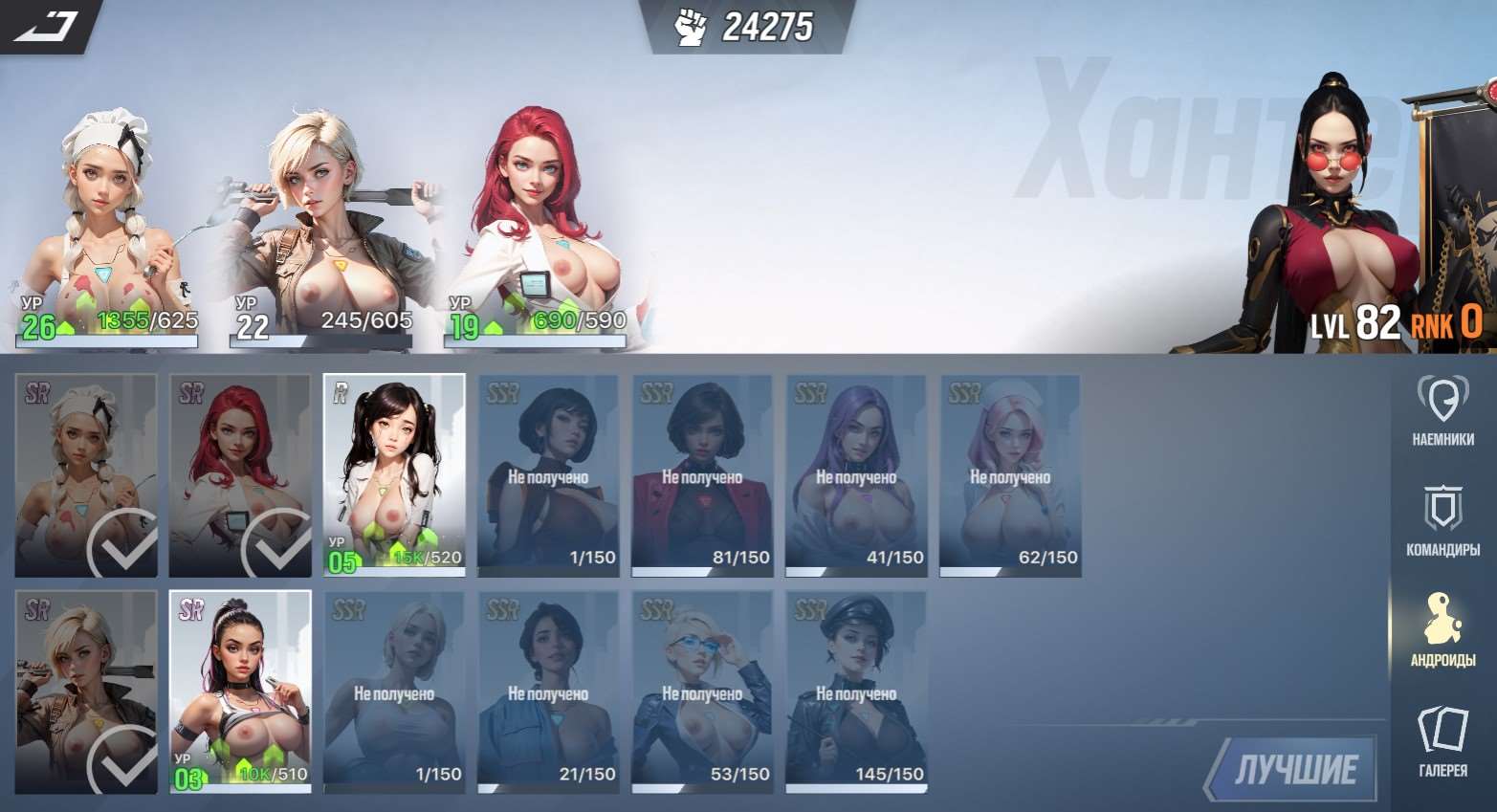Select the locked SSR card showing 41/150
This screenshot has width=1497, height=812.
click(856, 475)
